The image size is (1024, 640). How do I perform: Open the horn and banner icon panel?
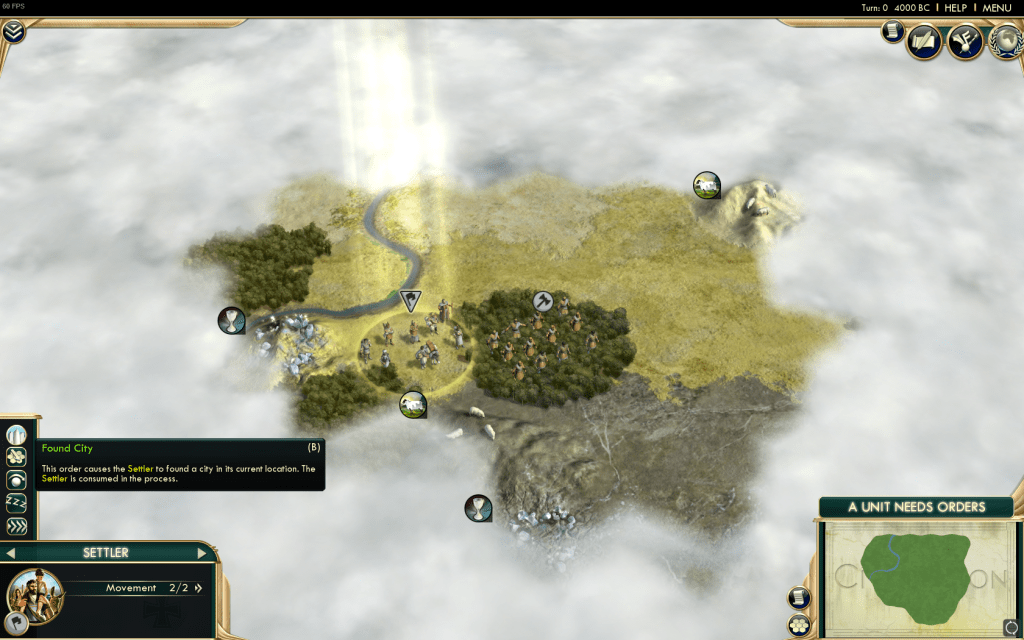tap(965, 42)
